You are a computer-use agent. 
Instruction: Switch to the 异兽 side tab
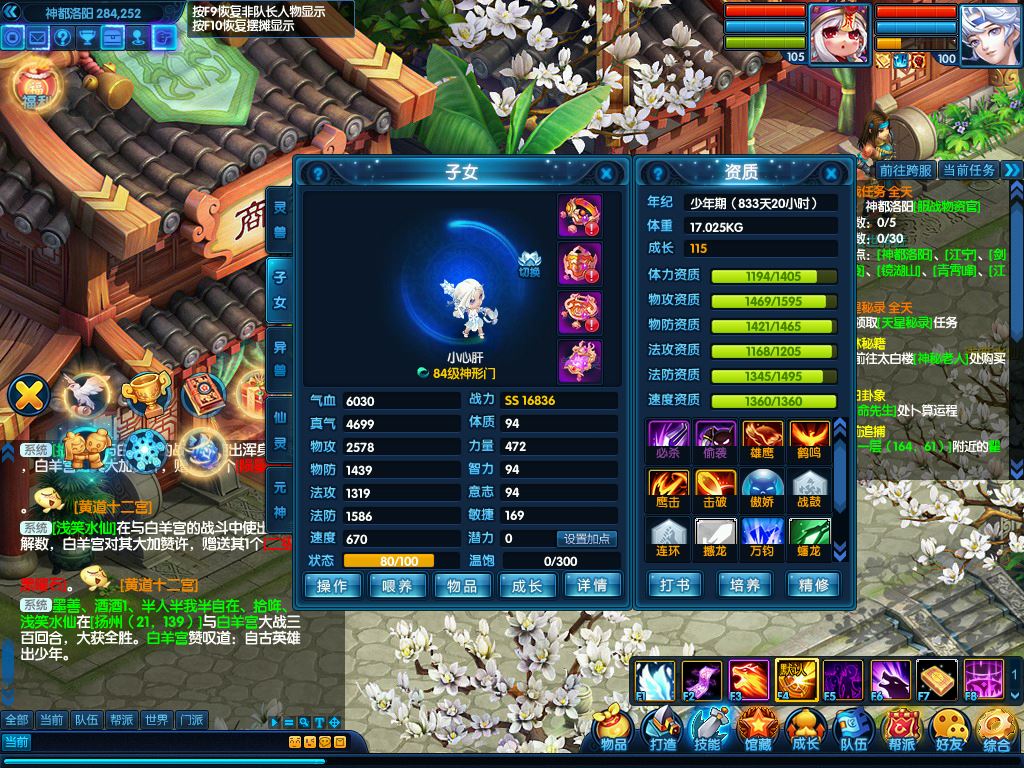[280, 359]
